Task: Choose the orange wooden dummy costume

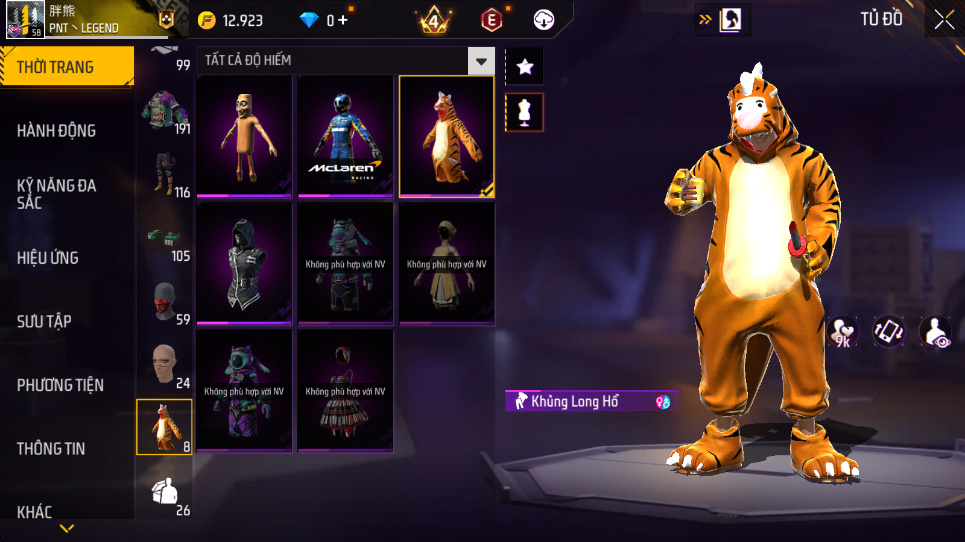Action: point(244,136)
